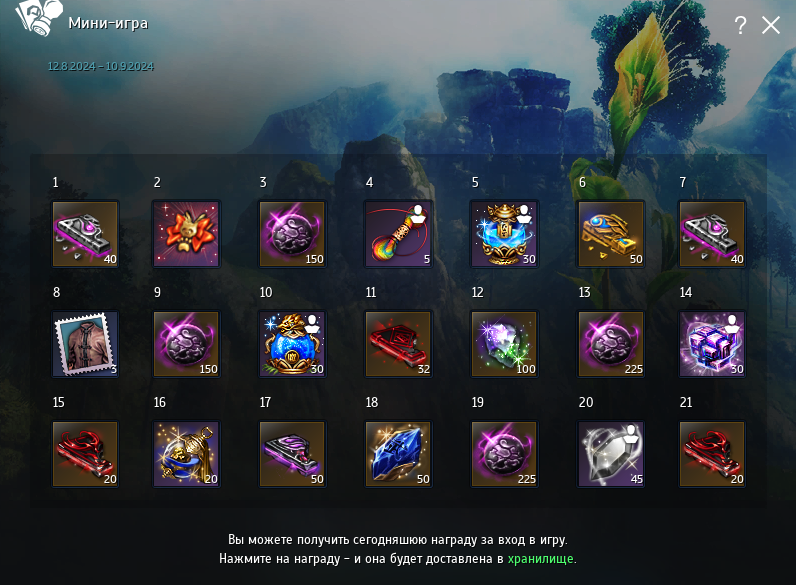The height and width of the screenshot is (585, 796).
Task: Claim the day 1 silver ingot reward
Action: click(x=85, y=234)
